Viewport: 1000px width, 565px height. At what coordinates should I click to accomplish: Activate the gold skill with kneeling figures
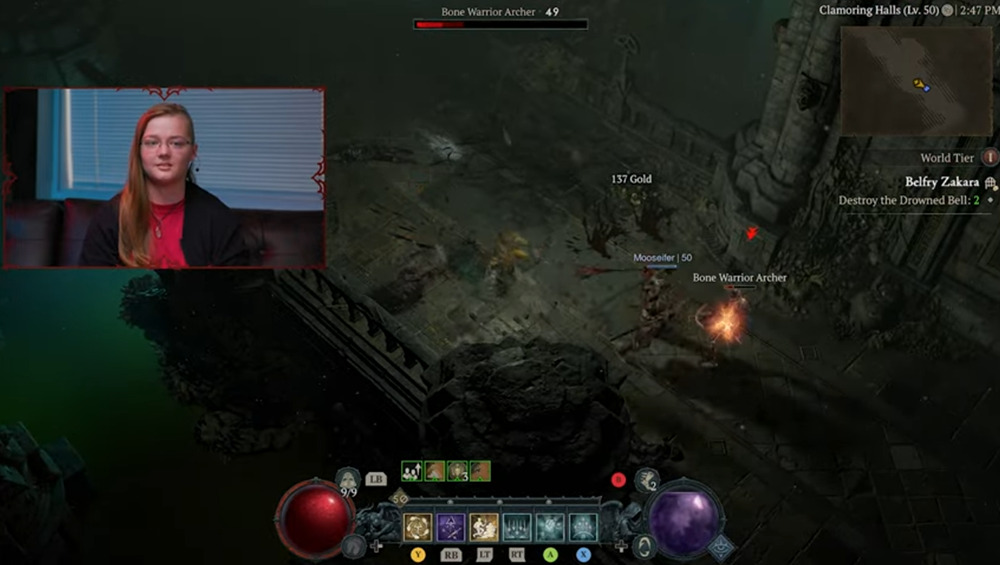point(484,527)
